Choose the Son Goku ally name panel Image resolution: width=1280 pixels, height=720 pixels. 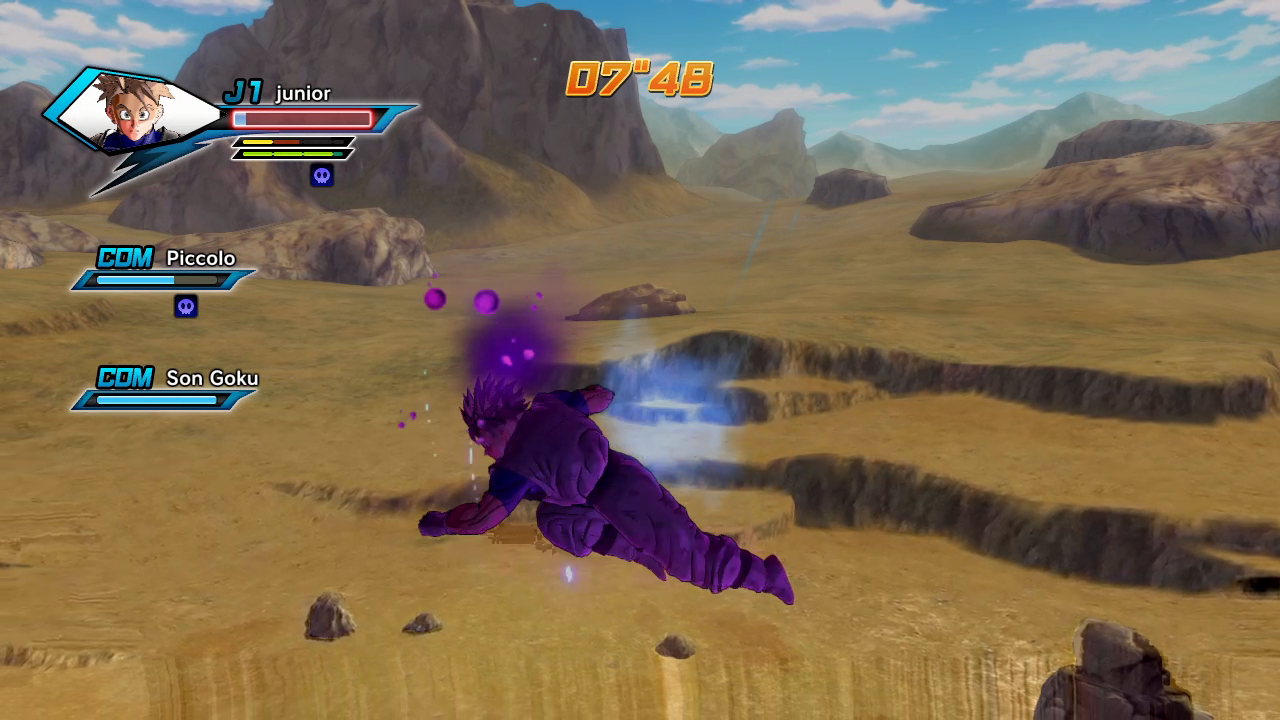166,389
